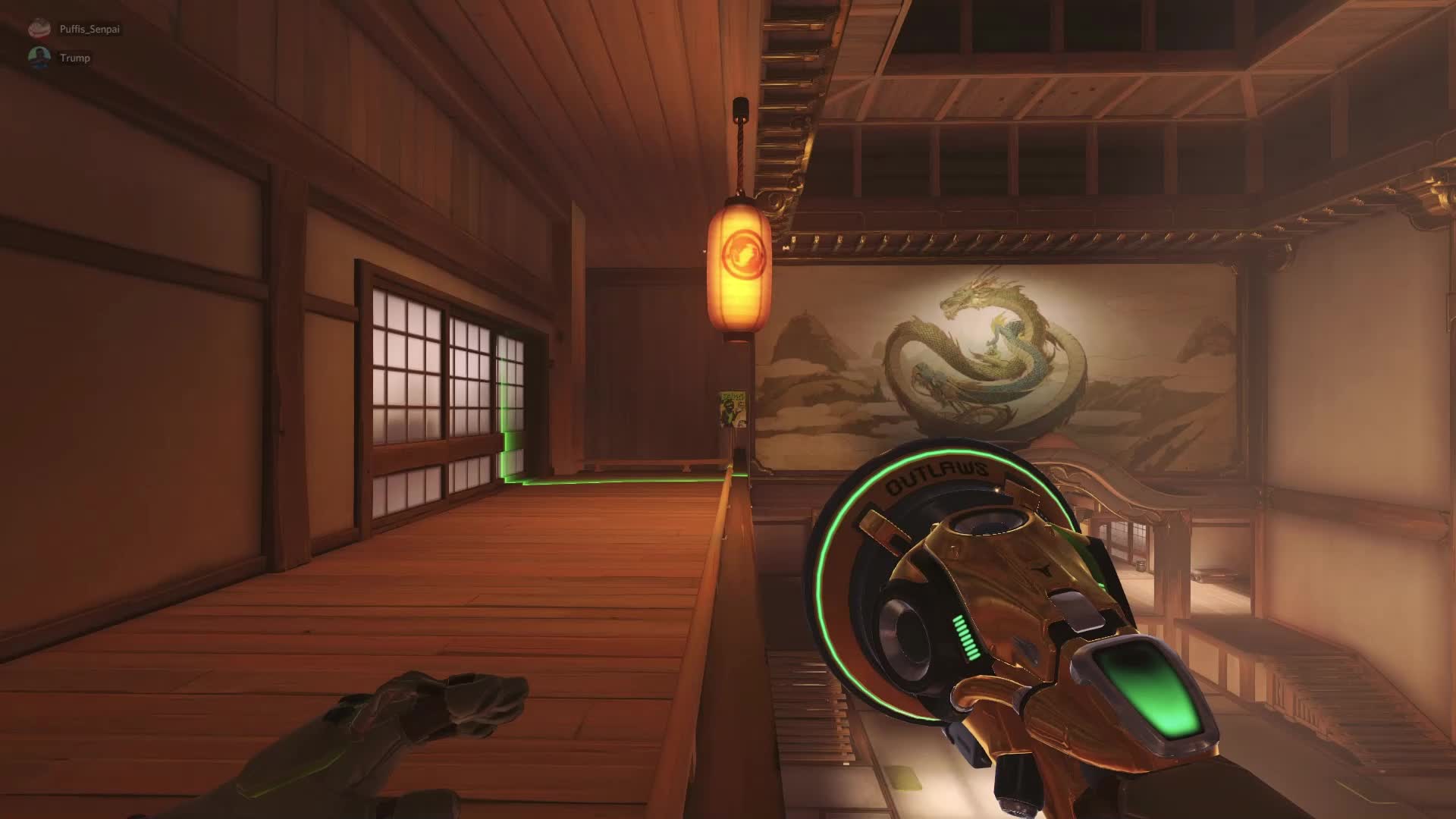The width and height of the screenshot is (1456, 819).
Task: Select the Puffis_Senpai killfeed name label
Action: pos(89,27)
